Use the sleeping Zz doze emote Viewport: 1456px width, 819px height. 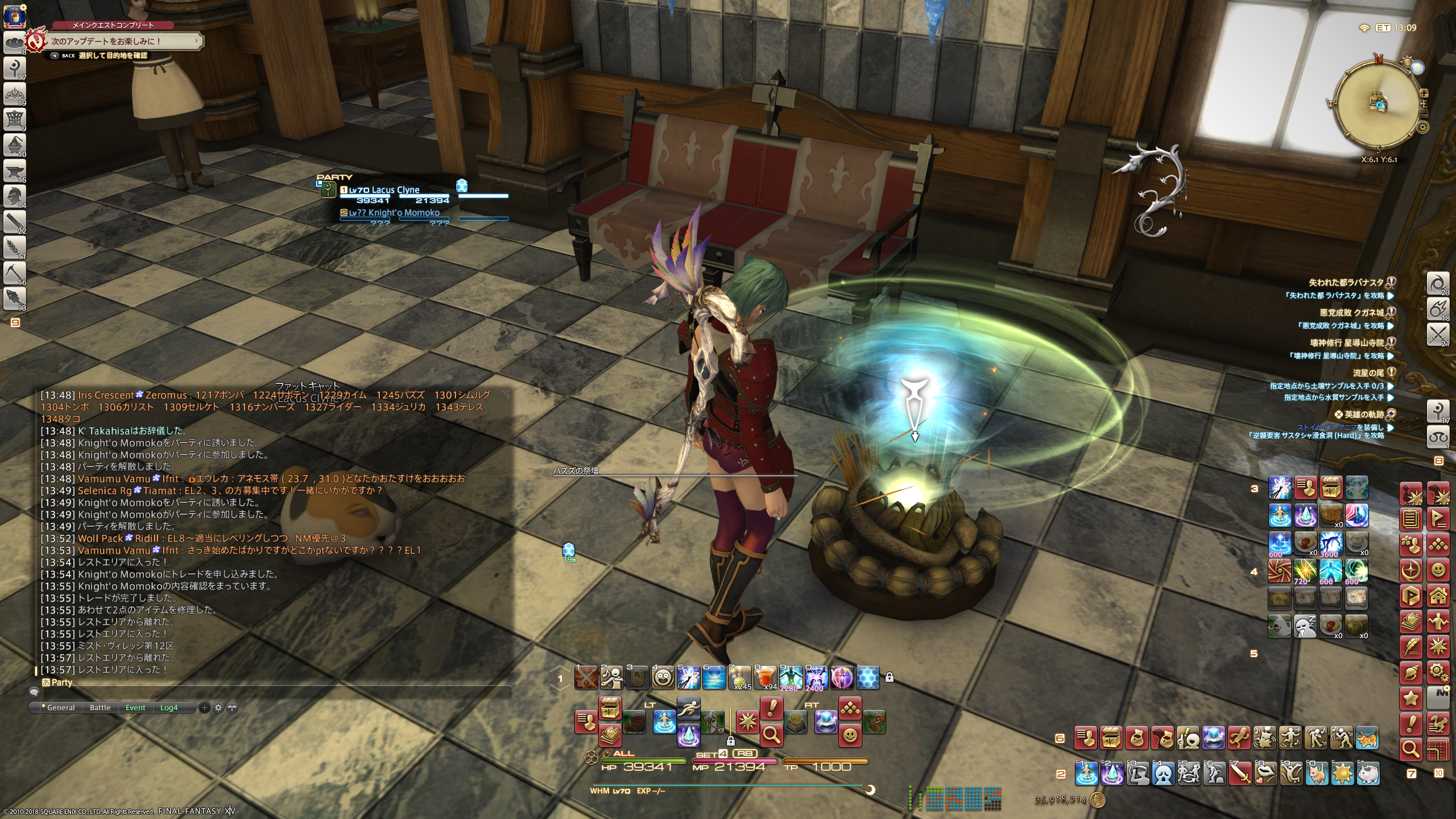(x=1305, y=626)
